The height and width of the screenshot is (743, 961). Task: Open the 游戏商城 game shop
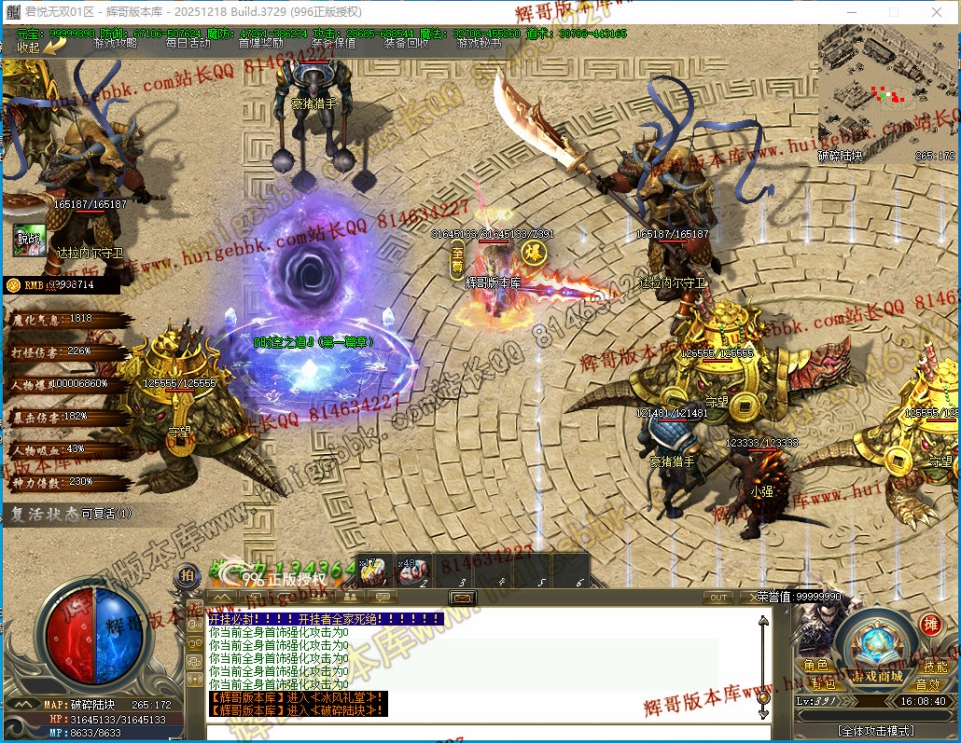tap(876, 677)
